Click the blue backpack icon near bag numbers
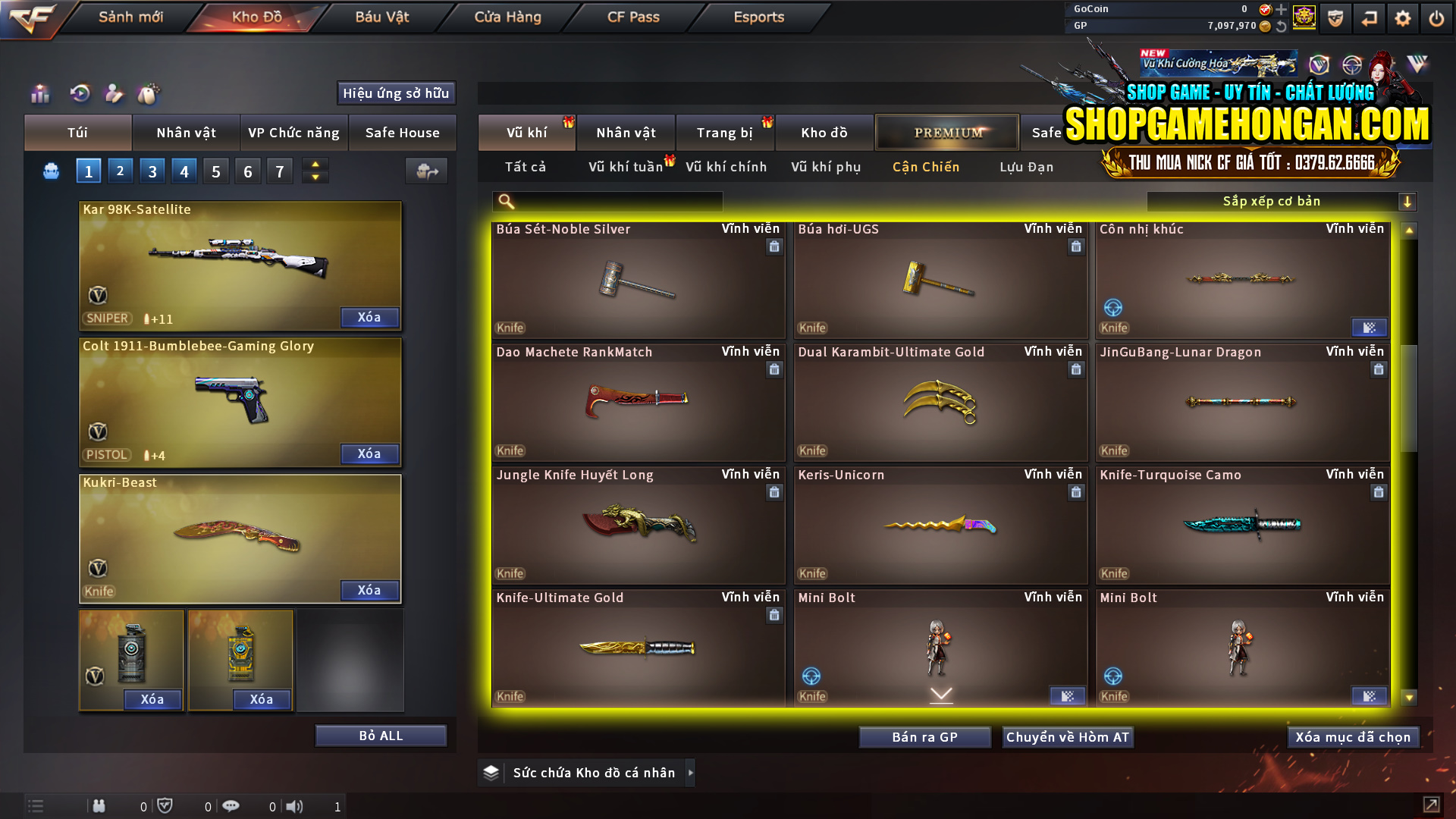The width and height of the screenshot is (1456, 819). [x=50, y=171]
